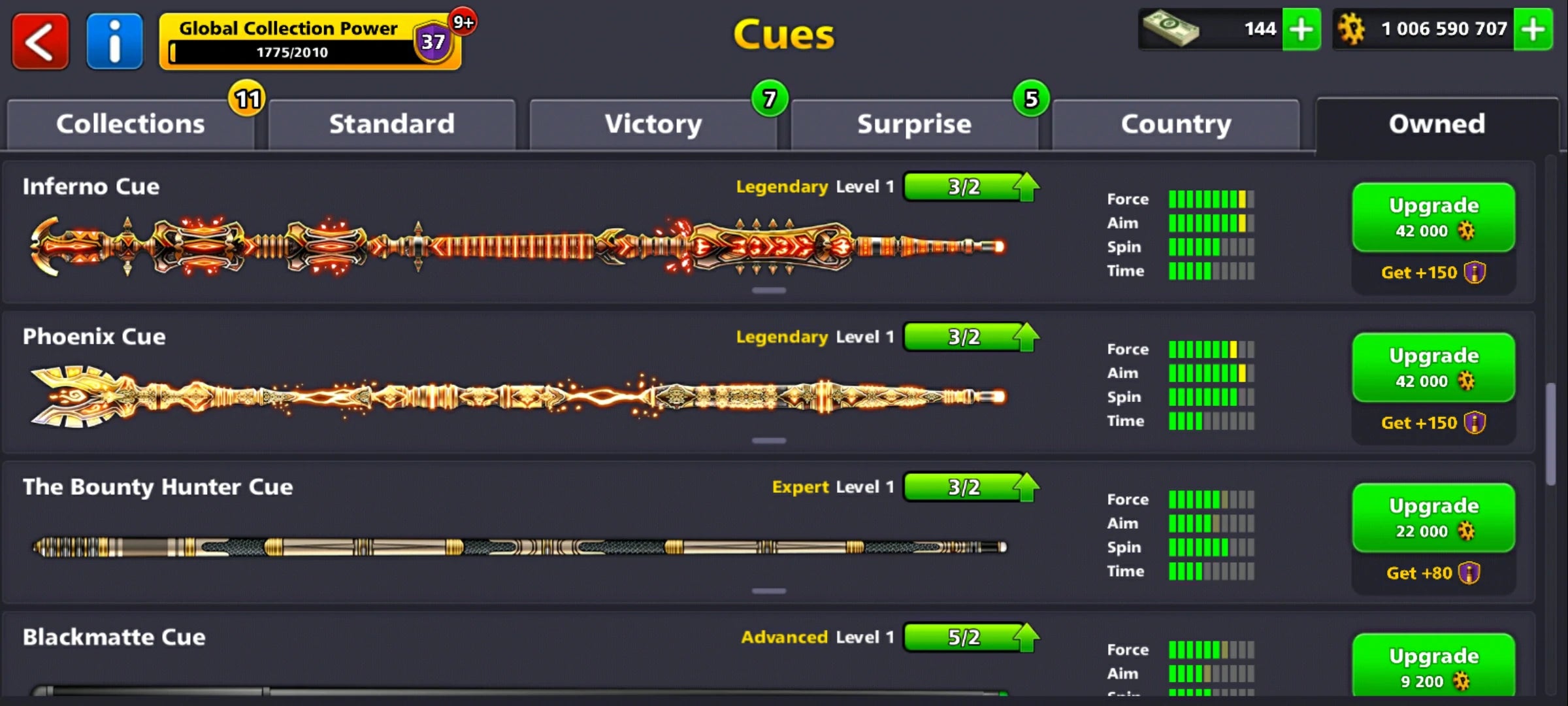This screenshot has height=706, width=1568.
Task: Switch to the Victory tab
Action: point(653,123)
